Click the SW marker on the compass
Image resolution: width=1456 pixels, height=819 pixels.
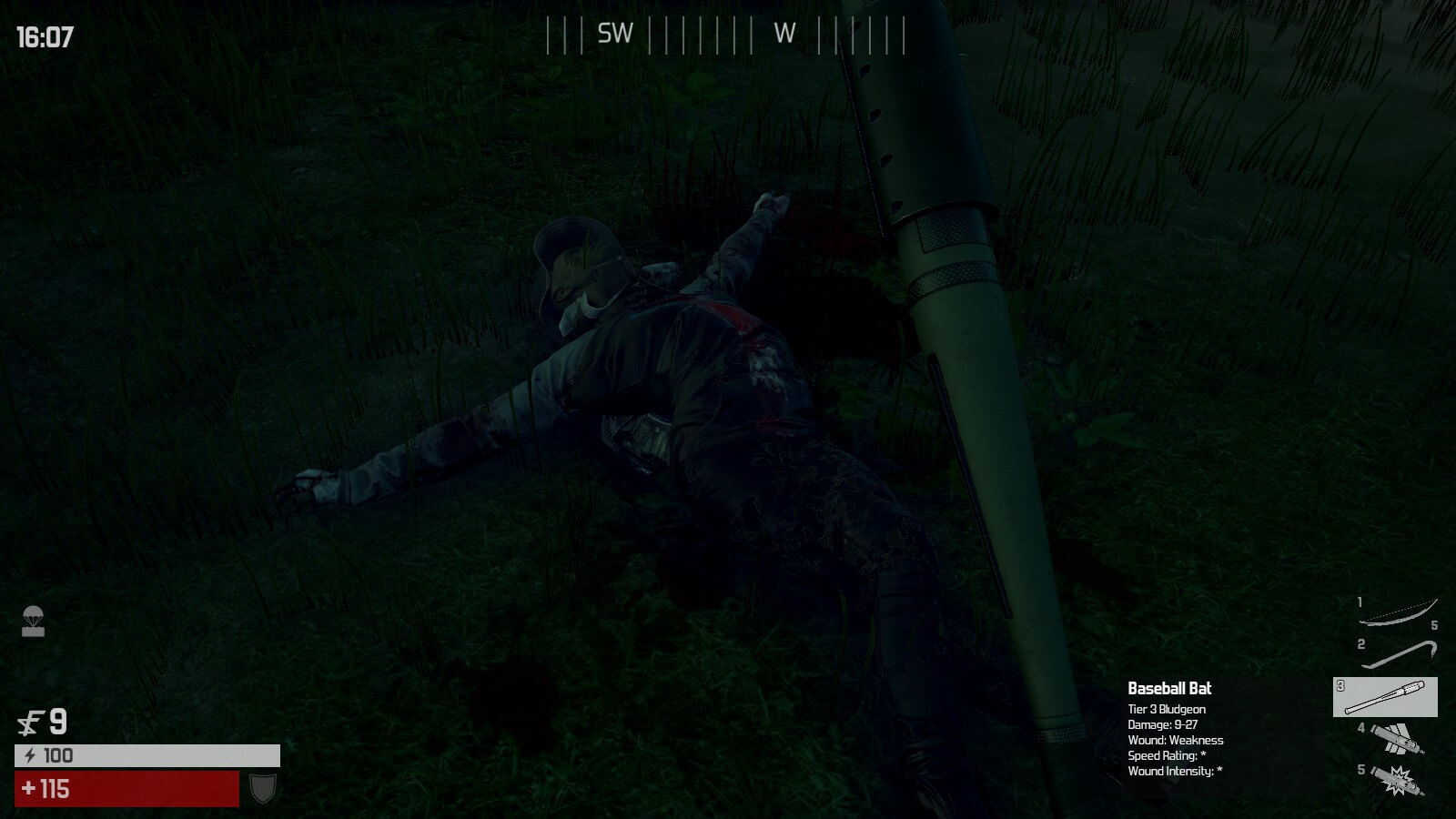pyautogui.click(x=614, y=35)
